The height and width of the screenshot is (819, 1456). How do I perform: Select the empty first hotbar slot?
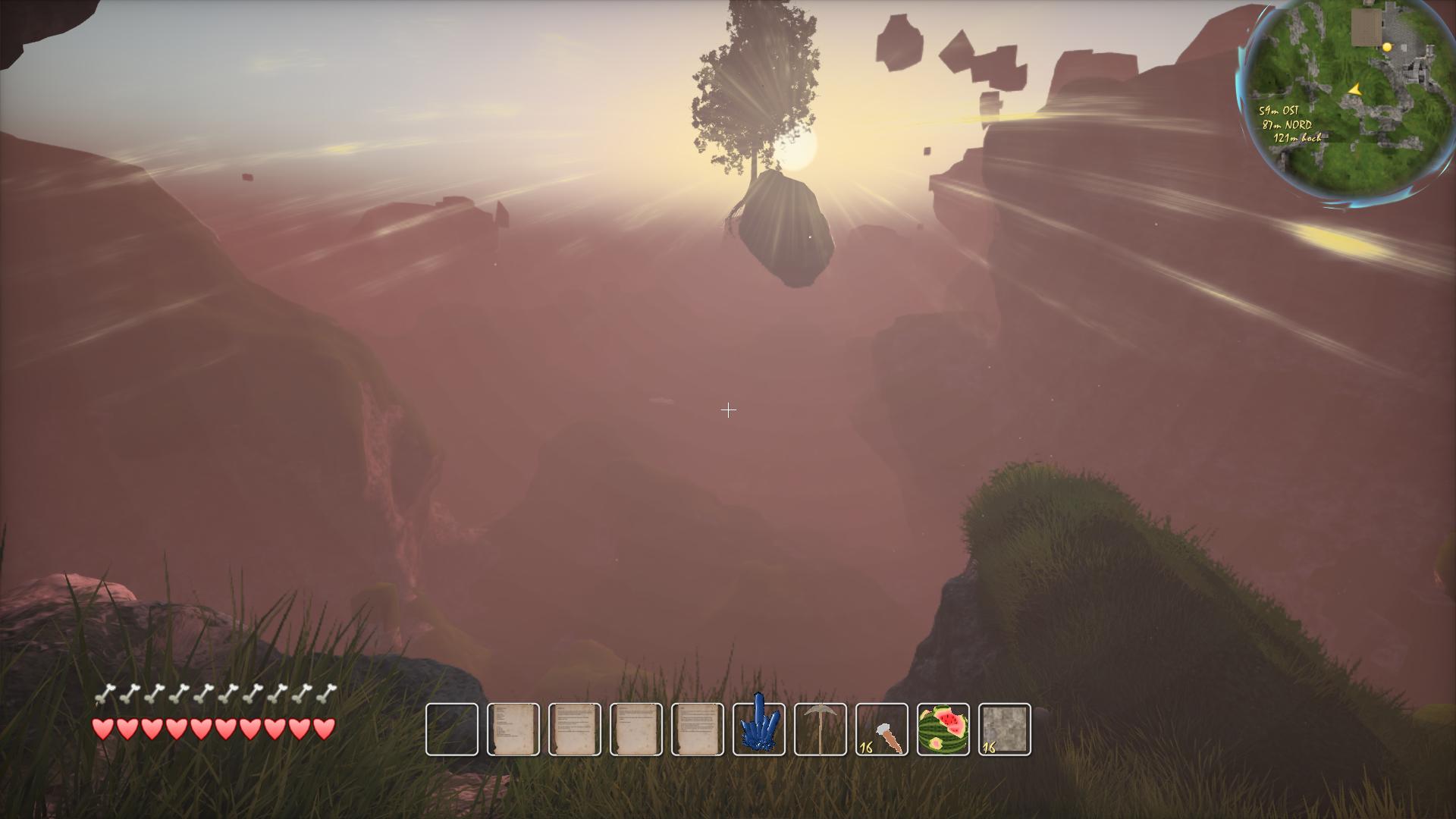452,730
